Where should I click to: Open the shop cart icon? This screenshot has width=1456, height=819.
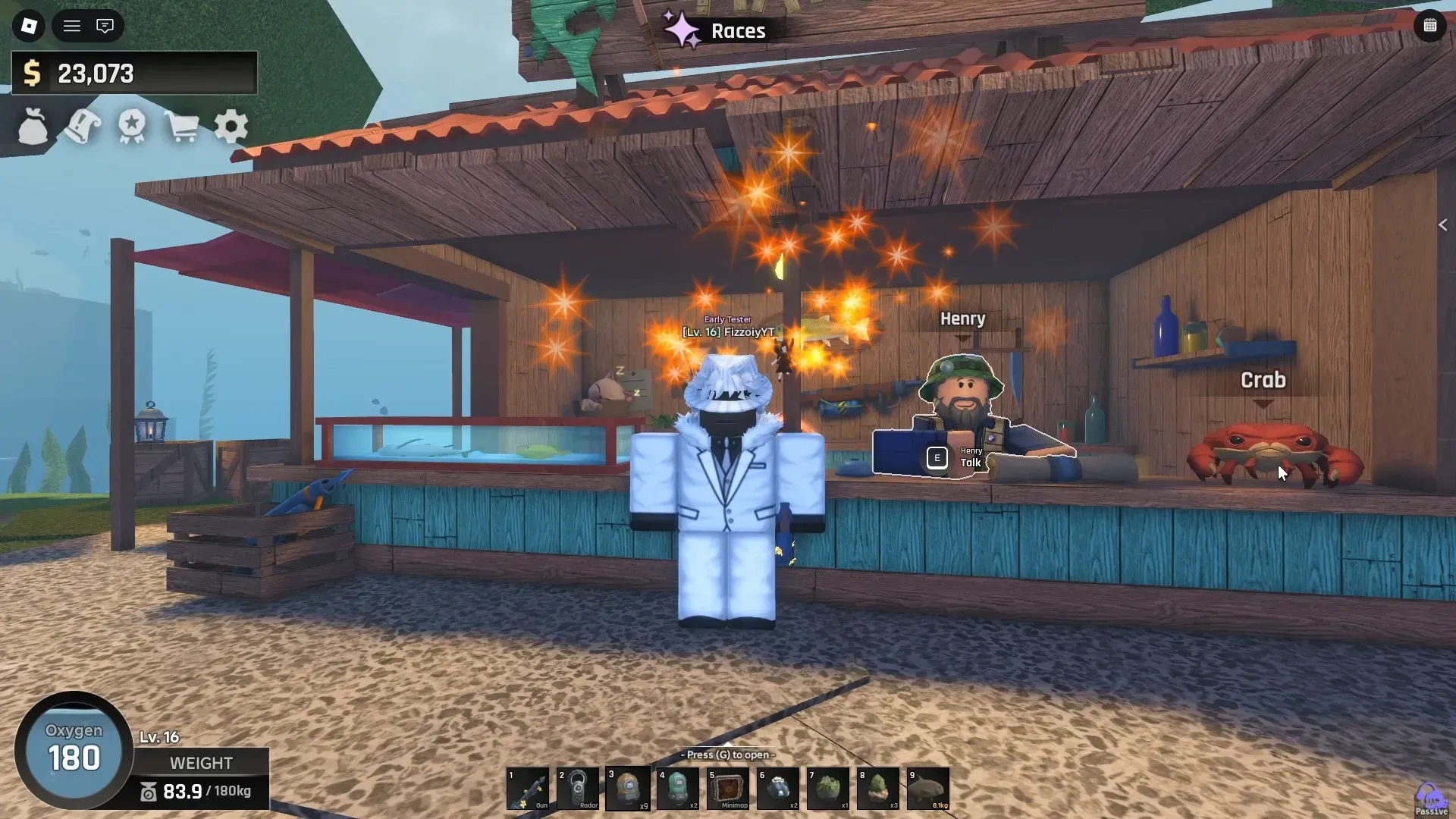[x=181, y=127]
